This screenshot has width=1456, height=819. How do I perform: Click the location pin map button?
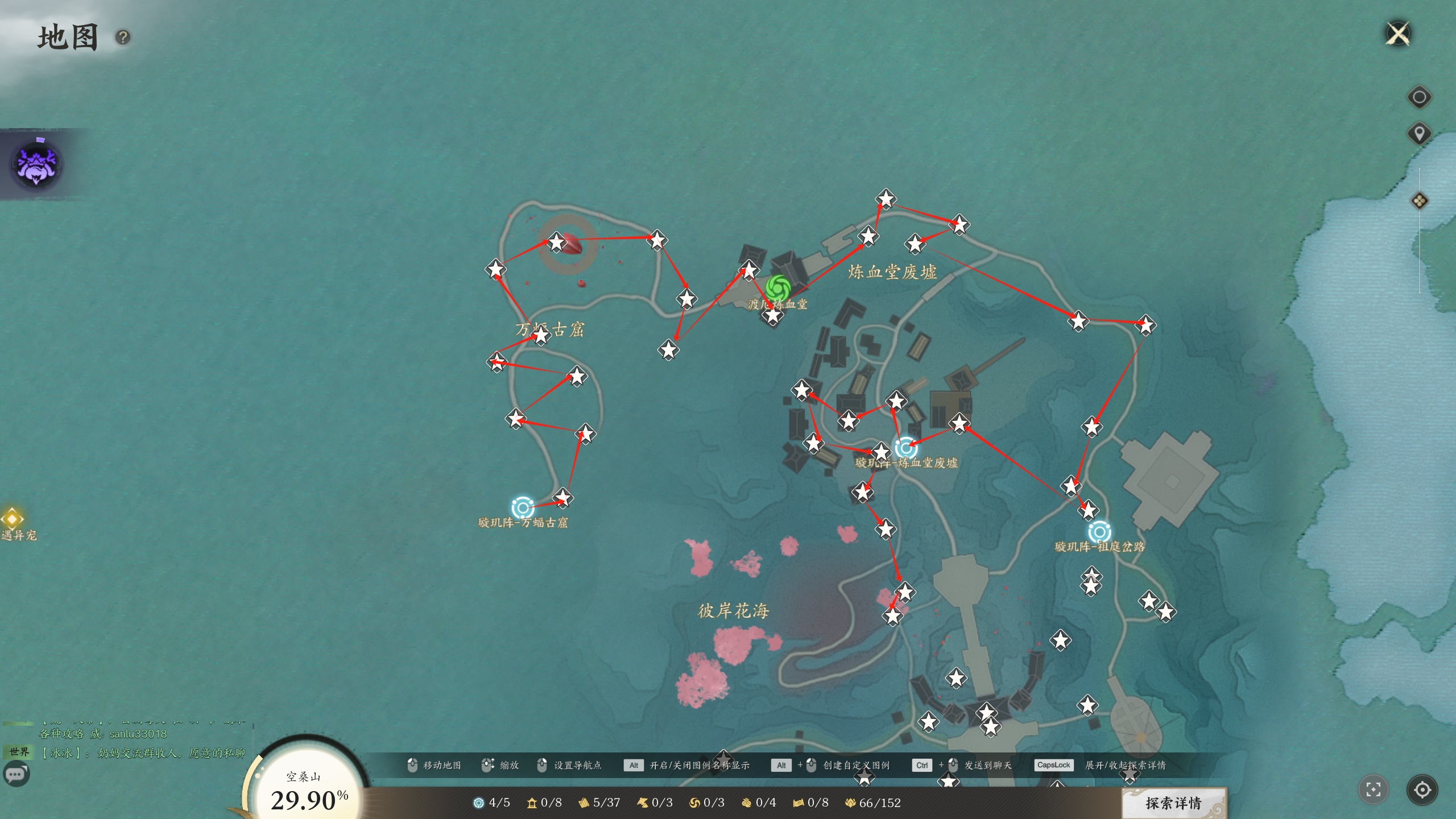coord(1419,134)
